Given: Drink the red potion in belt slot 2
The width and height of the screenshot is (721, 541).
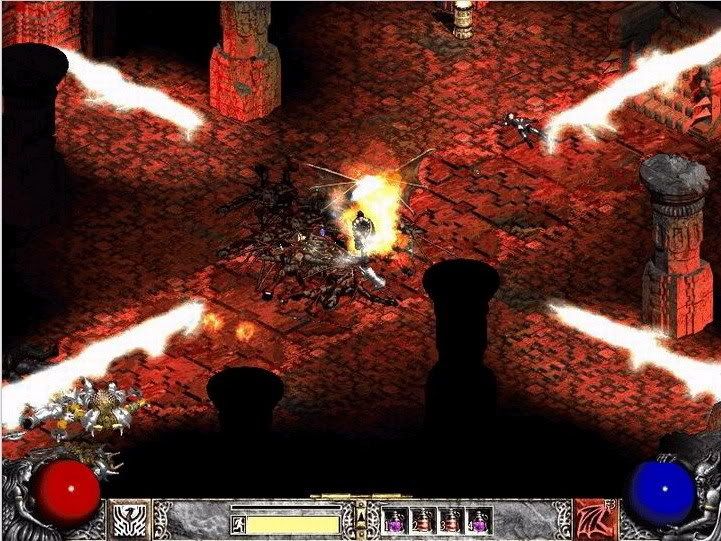Looking at the screenshot, I should [424, 521].
